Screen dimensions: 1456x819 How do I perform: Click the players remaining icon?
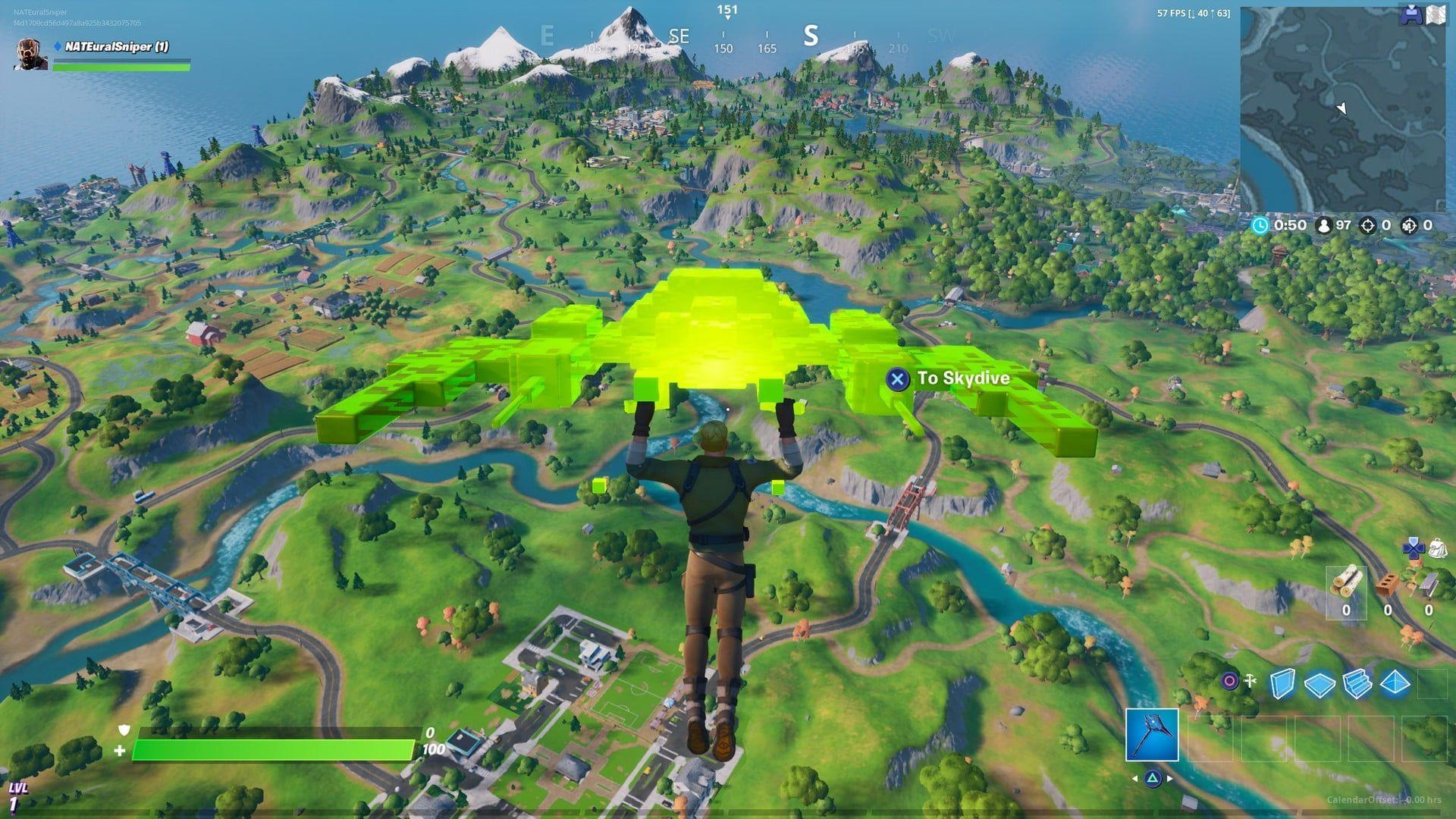click(x=1323, y=225)
